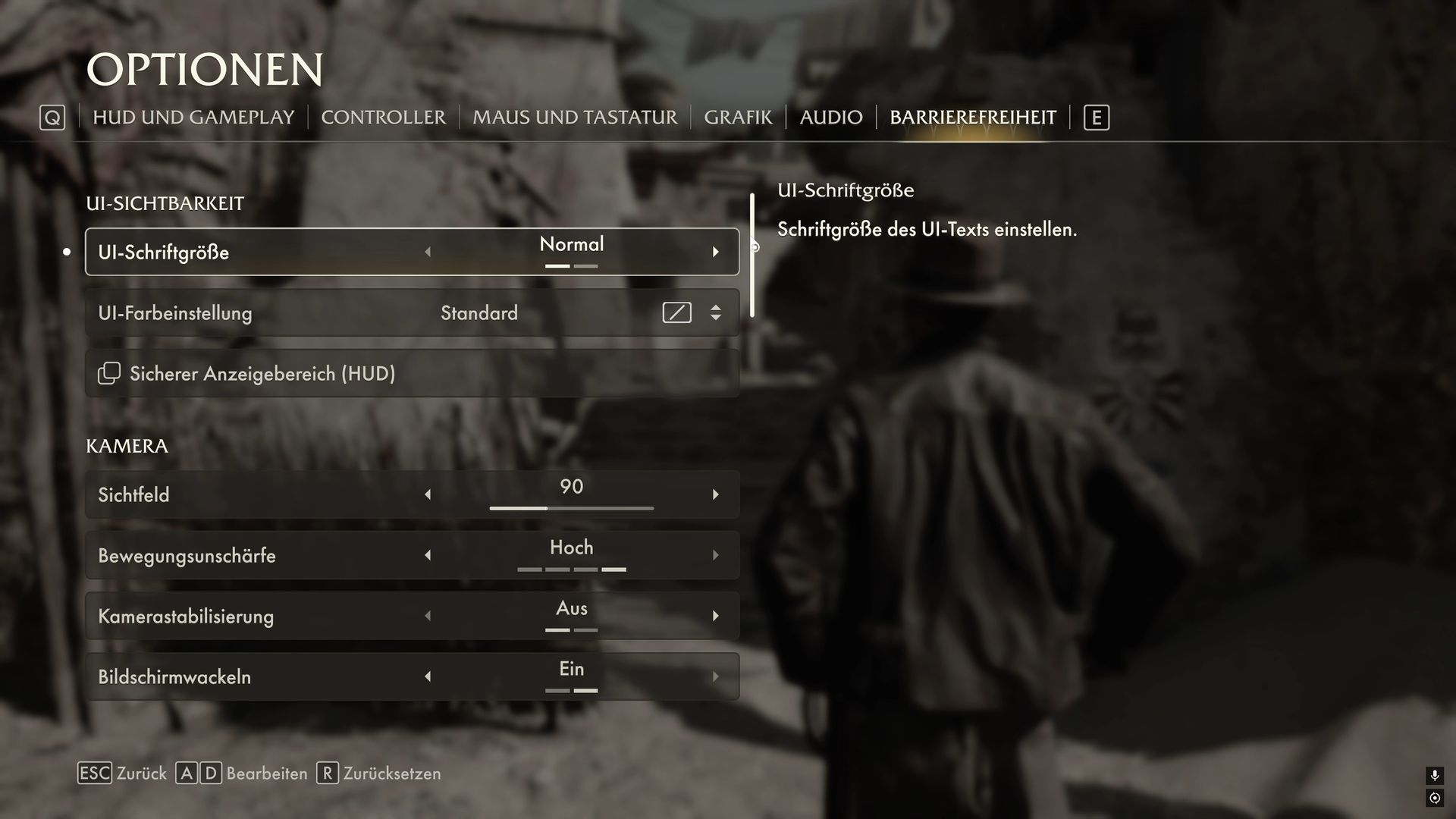
Task: Go to the Grafik tab
Action: [738, 118]
